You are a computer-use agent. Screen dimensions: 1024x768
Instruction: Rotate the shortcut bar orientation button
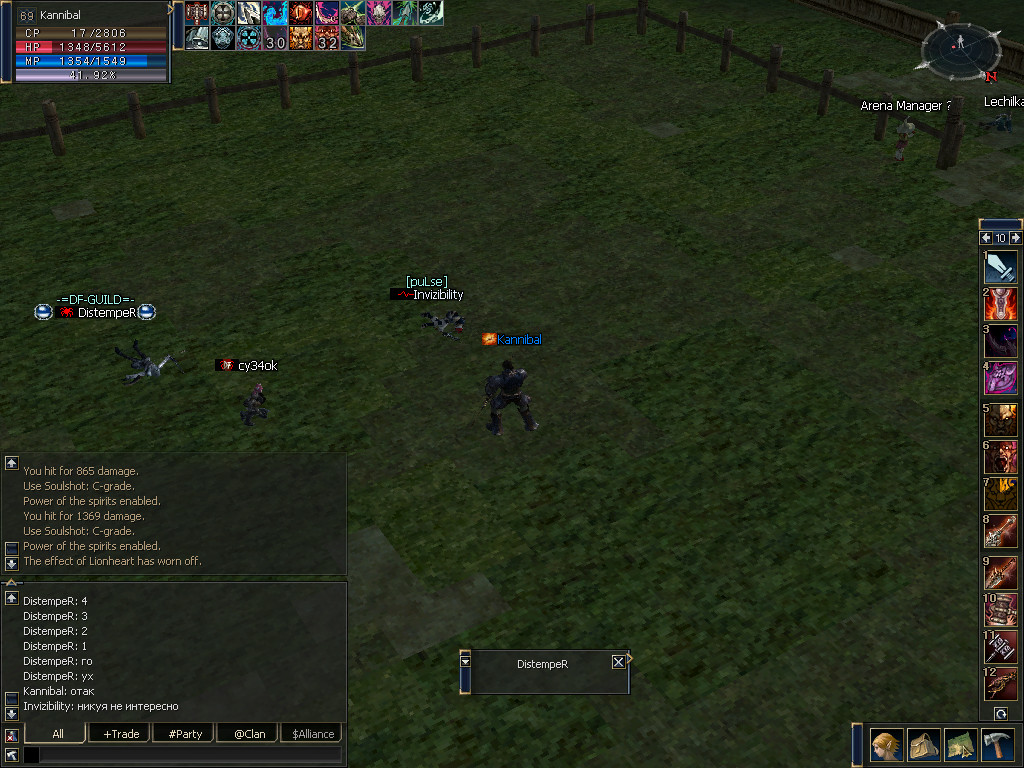1001,713
